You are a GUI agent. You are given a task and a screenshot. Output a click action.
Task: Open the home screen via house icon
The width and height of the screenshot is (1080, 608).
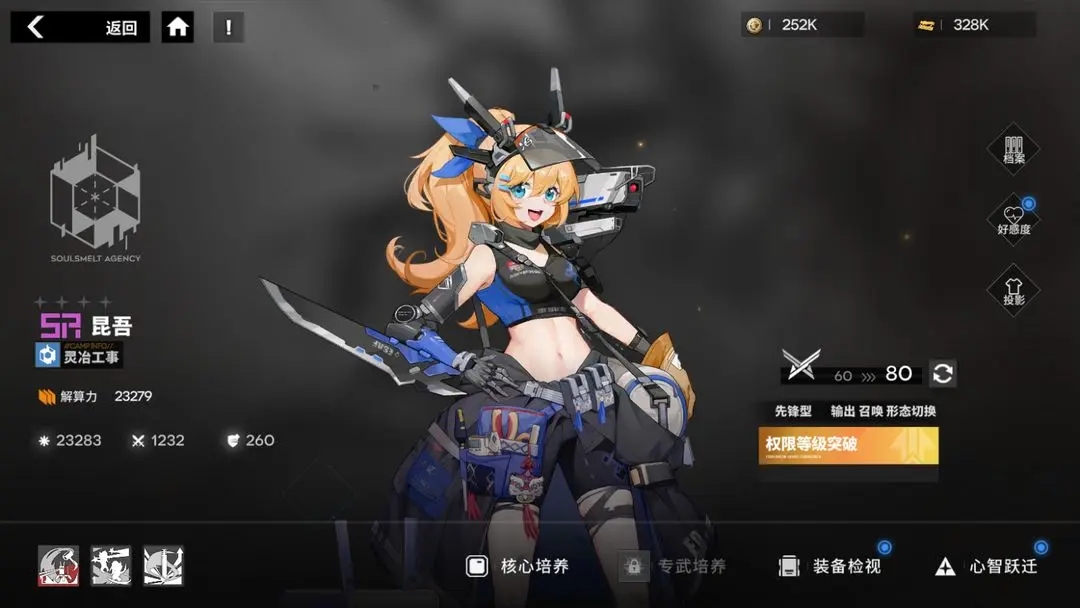click(x=178, y=27)
